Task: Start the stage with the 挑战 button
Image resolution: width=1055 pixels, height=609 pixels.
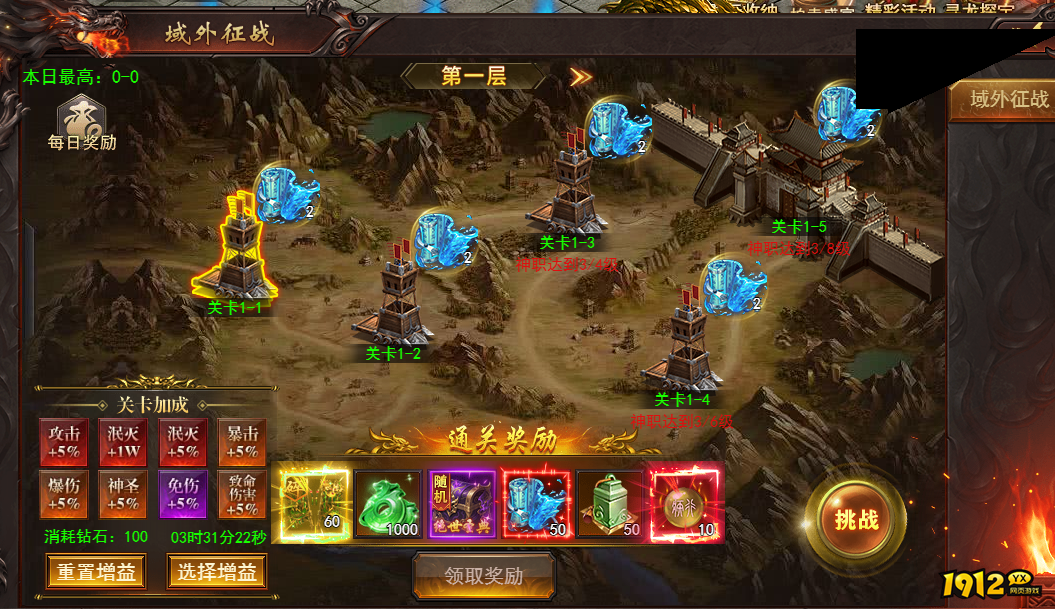Action: point(856,519)
